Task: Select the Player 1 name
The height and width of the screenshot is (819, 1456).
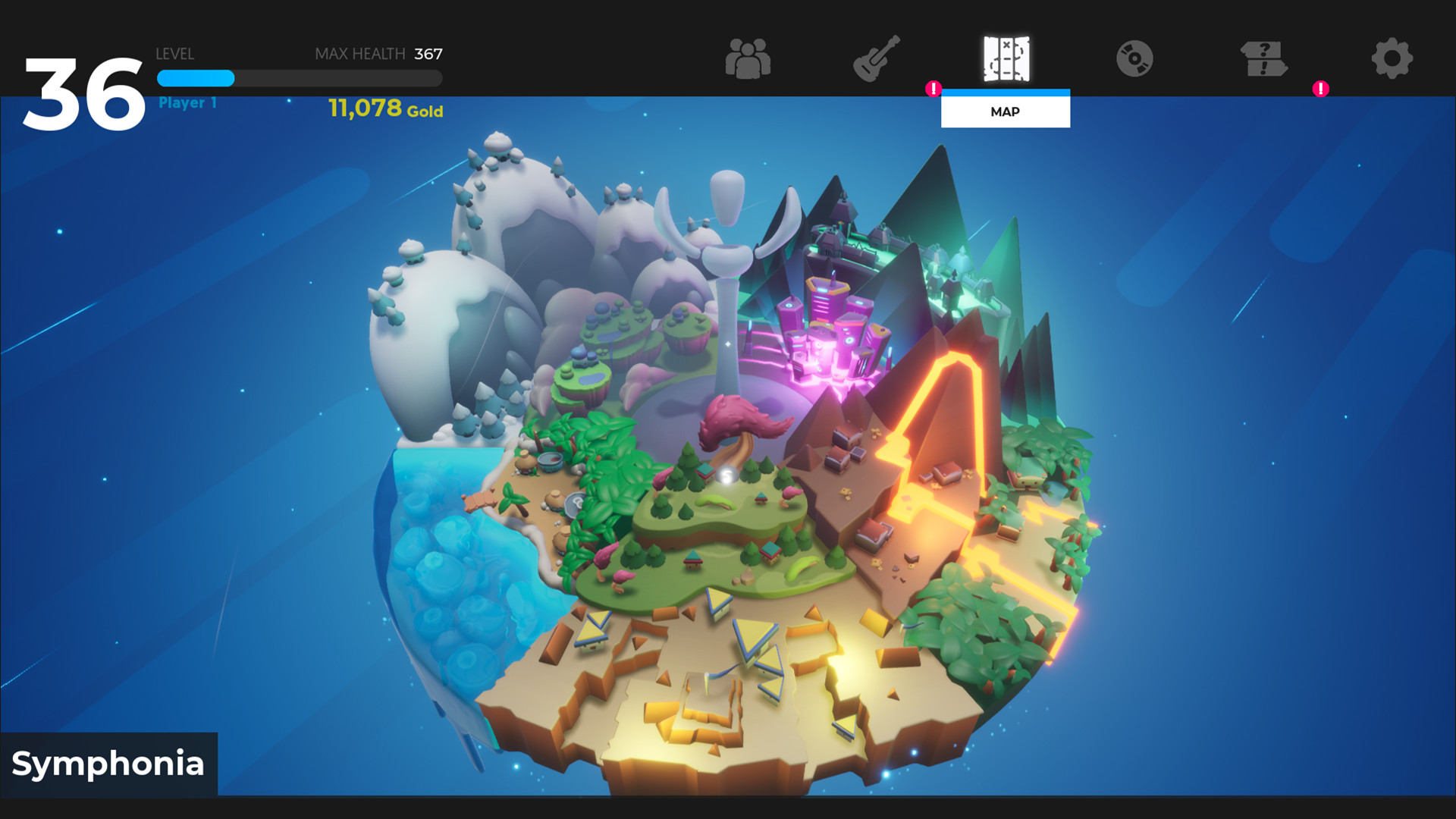Action: pos(187,102)
